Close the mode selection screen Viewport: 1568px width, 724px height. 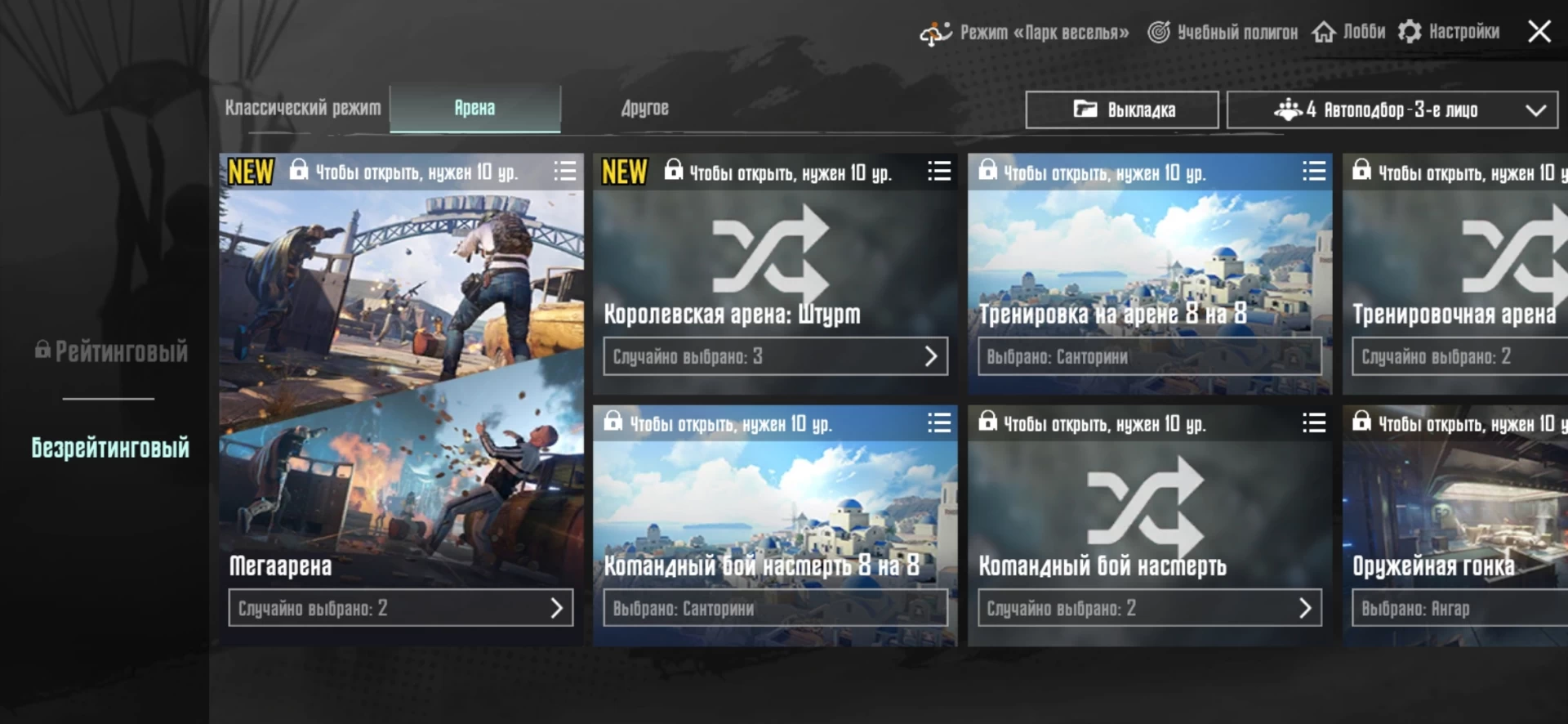(1539, 32)
